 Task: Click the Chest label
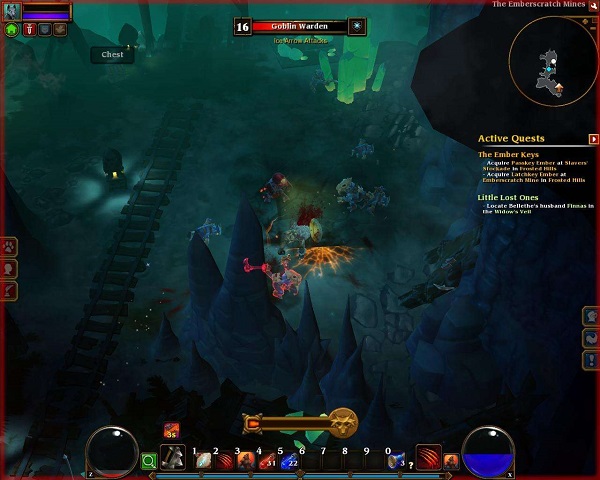[112, 55]
